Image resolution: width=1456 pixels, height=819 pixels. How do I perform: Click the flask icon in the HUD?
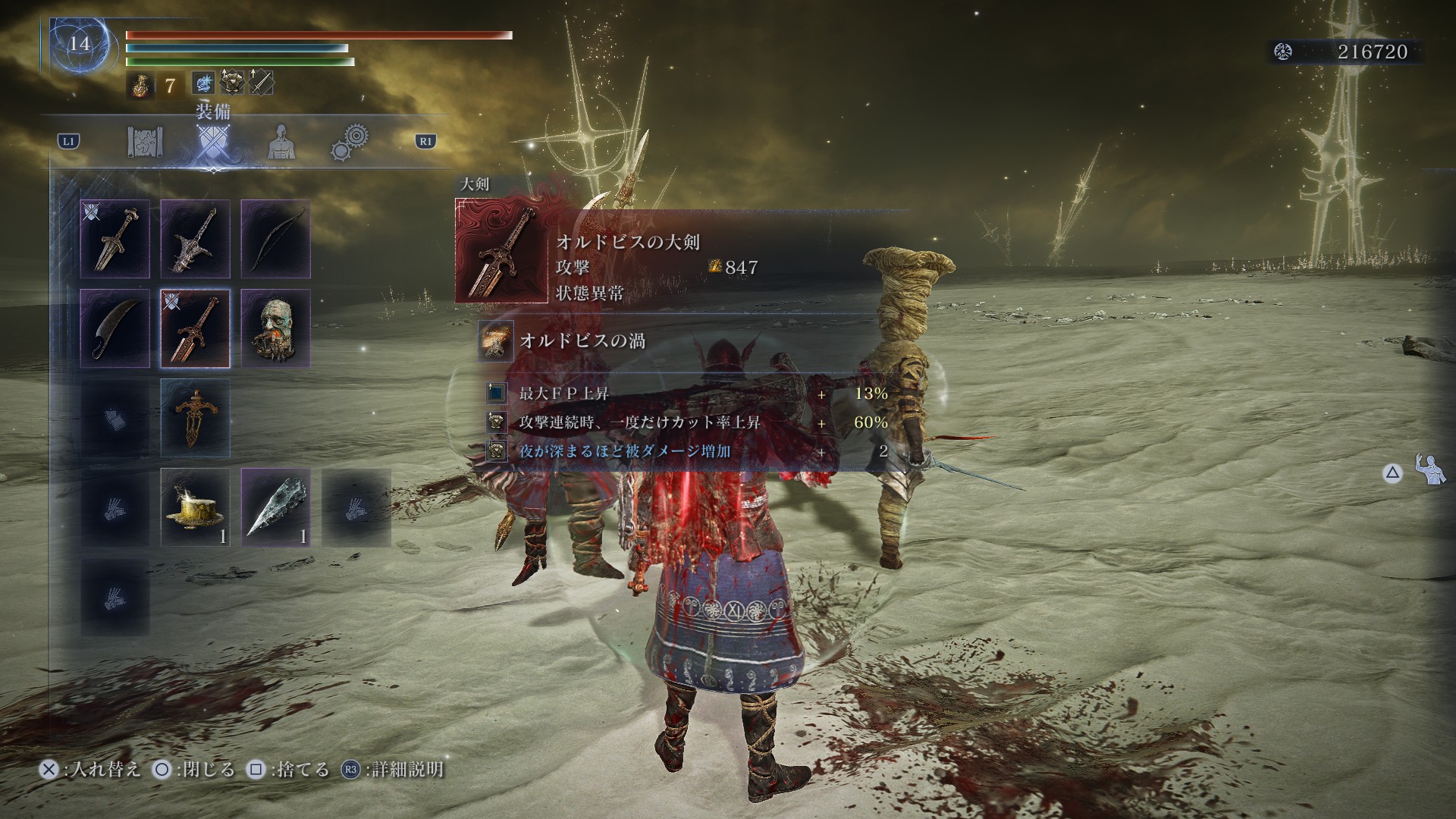138,85
